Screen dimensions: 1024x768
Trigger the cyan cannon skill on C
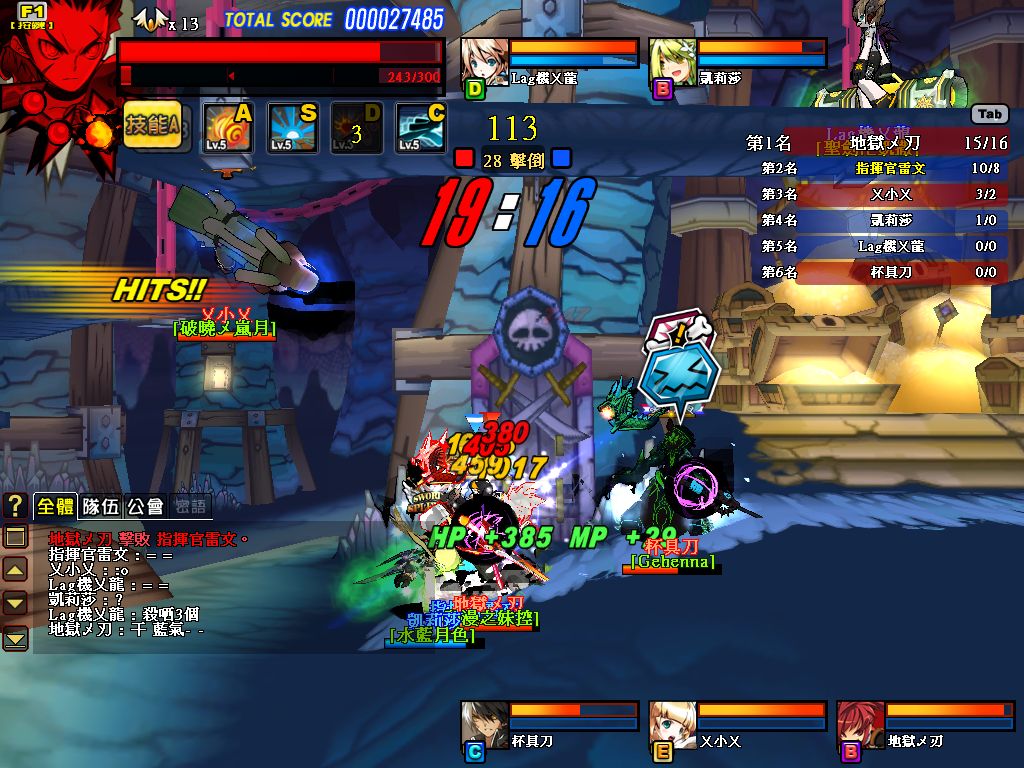[420, 127]
